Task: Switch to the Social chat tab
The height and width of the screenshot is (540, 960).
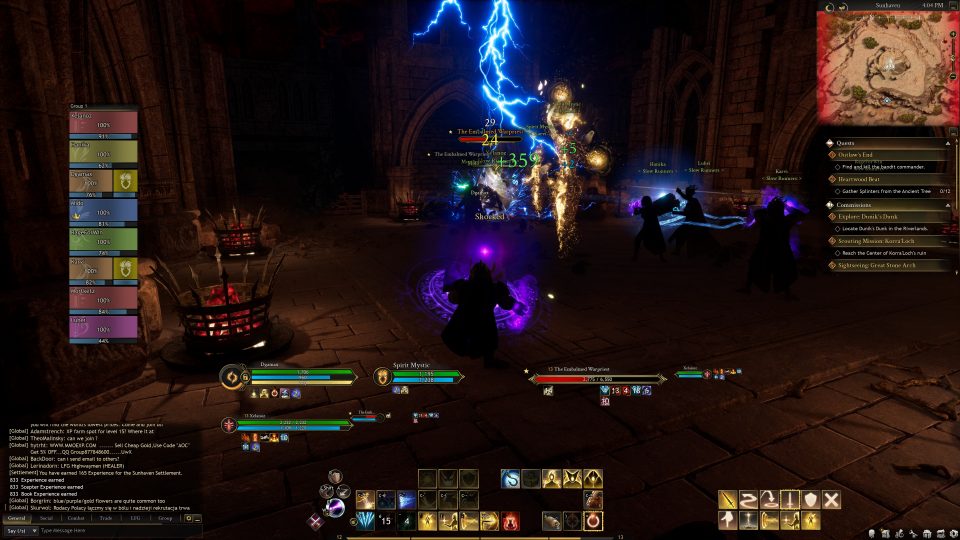Action: tap(47, 518)
